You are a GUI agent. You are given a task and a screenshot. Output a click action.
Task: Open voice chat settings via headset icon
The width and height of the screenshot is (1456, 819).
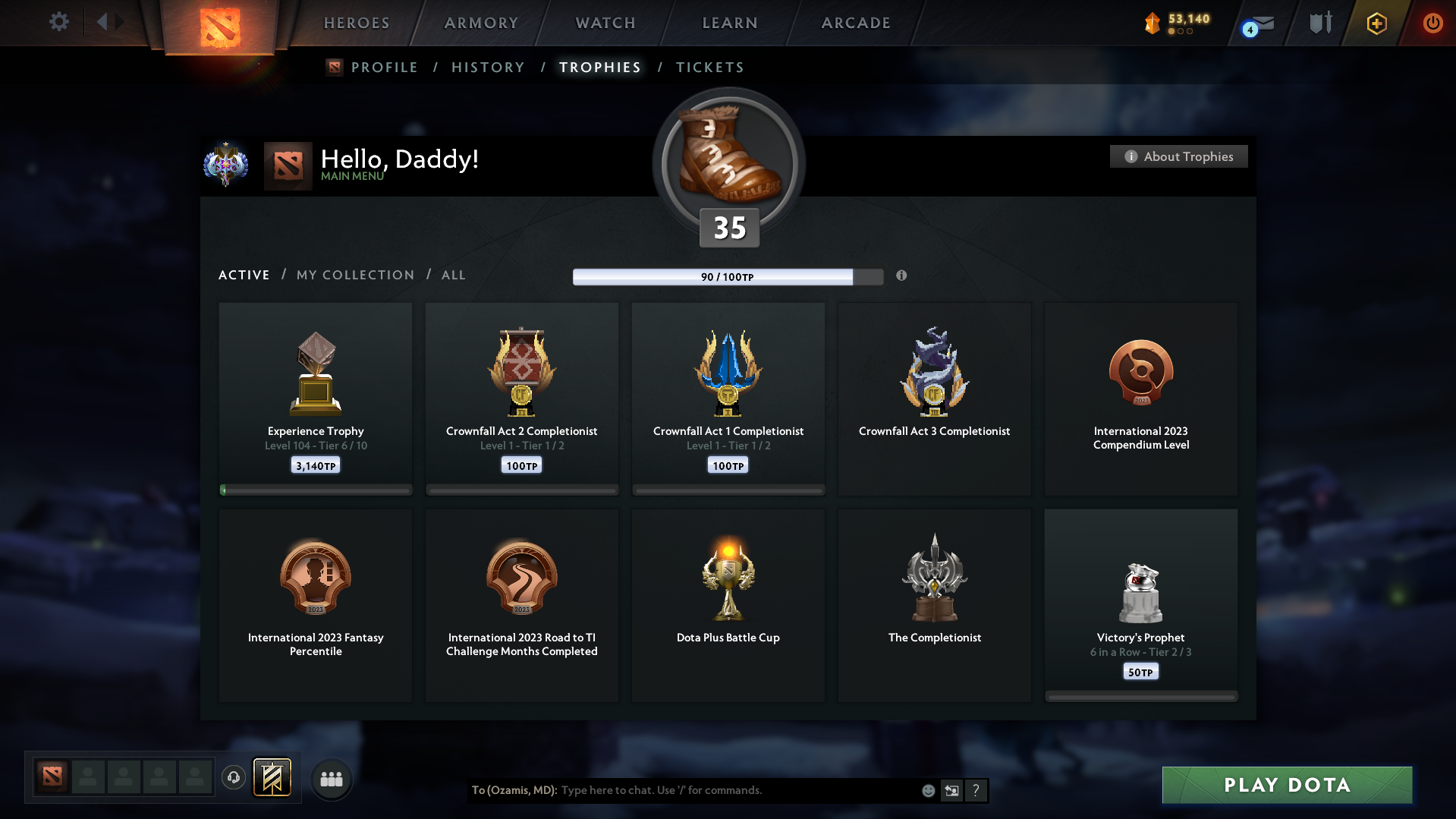[x=234, y=778]
